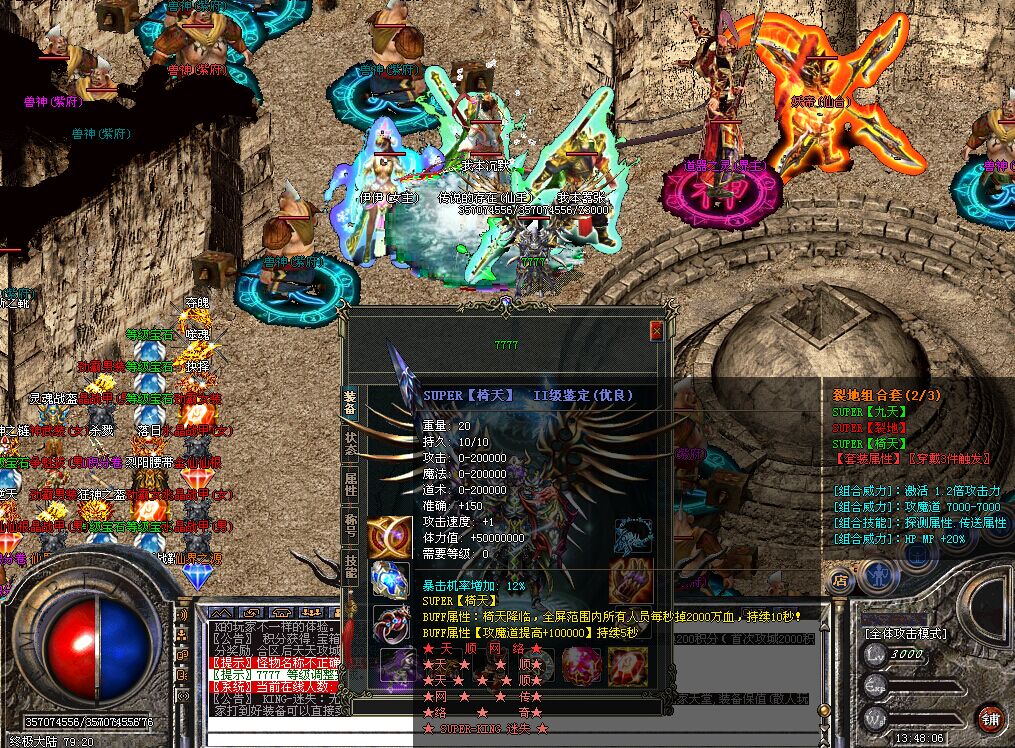This screenshot has height=748, width=1015.
Task: Open the blue warrior character icon
Action: point(879,576)
